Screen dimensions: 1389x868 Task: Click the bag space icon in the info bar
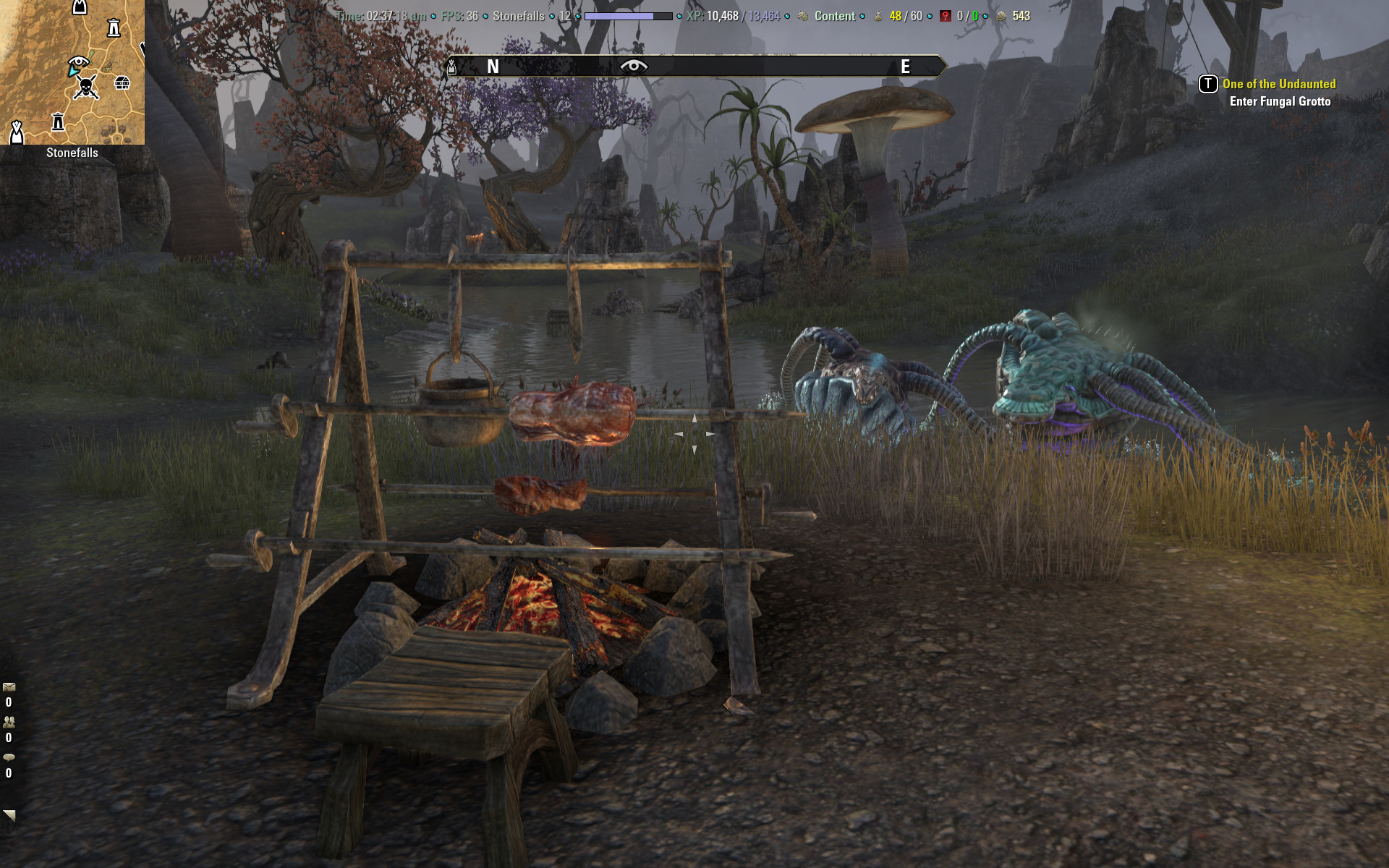pos(878,16)
